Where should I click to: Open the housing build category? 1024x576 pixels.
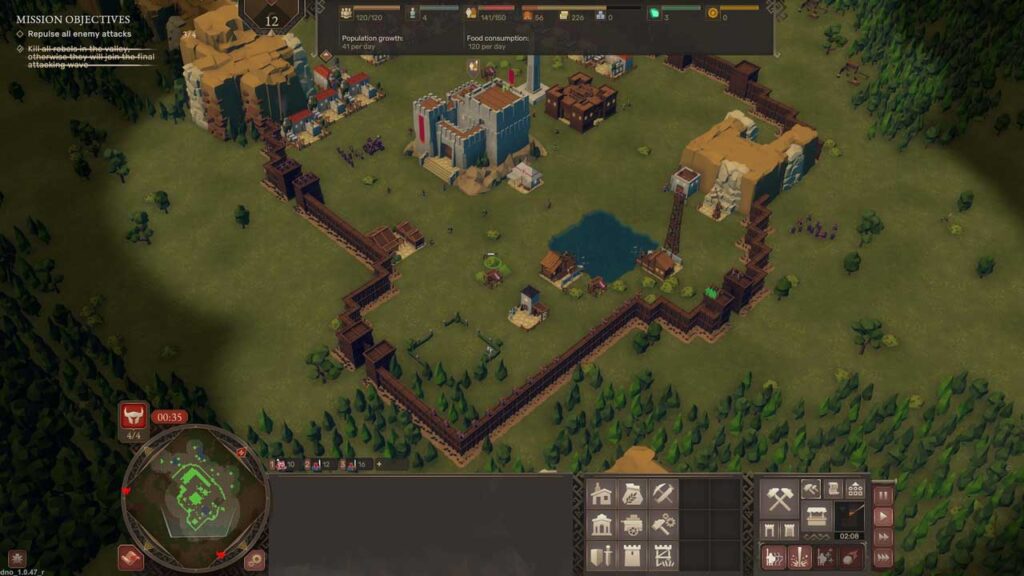point(601,494)
